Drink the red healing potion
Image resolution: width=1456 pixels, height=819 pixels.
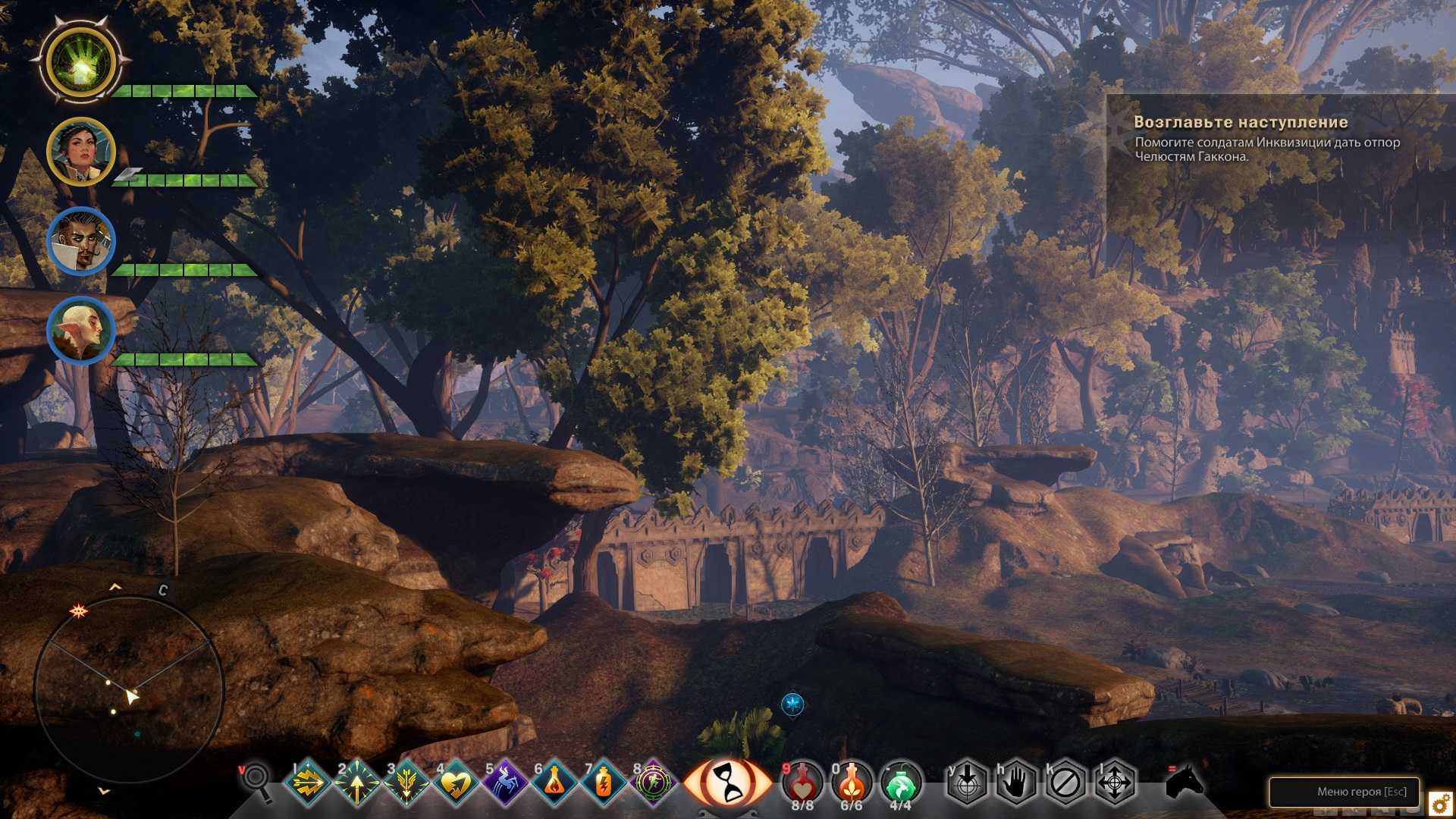tap(802, 782)
